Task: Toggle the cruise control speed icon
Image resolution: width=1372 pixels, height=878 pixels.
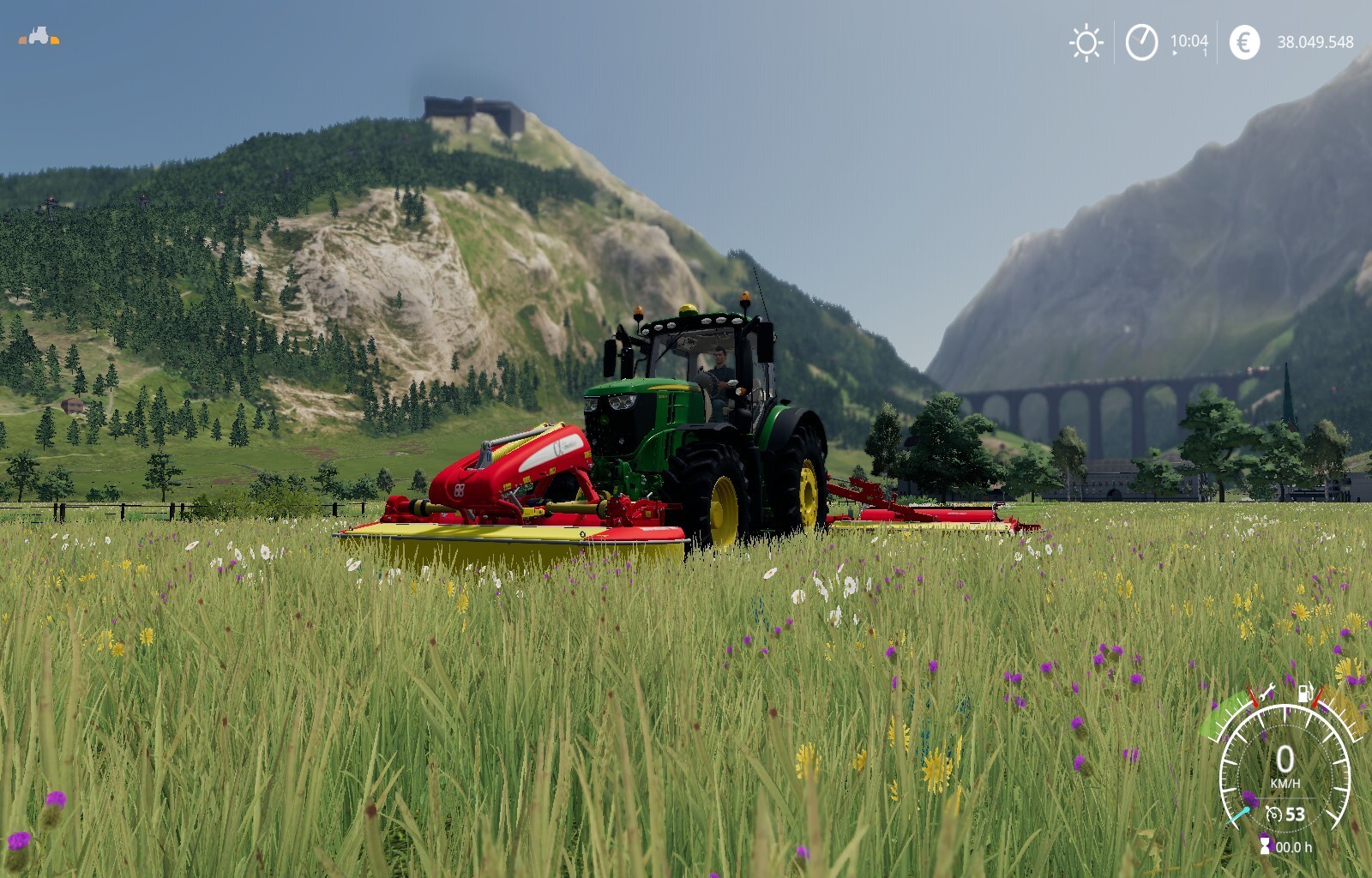Action: (1274, 814)
